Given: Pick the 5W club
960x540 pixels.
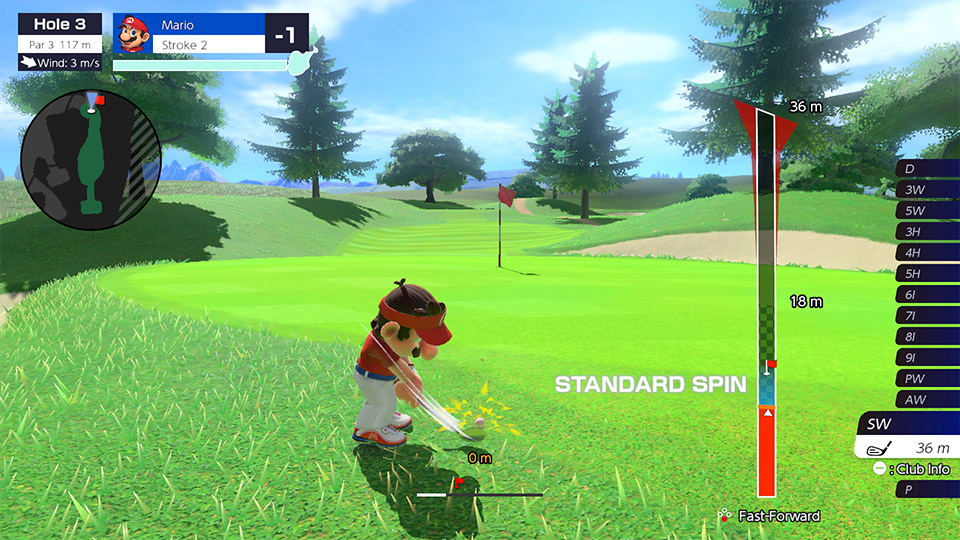Looking at the screenshot, I should pos(927,210).
